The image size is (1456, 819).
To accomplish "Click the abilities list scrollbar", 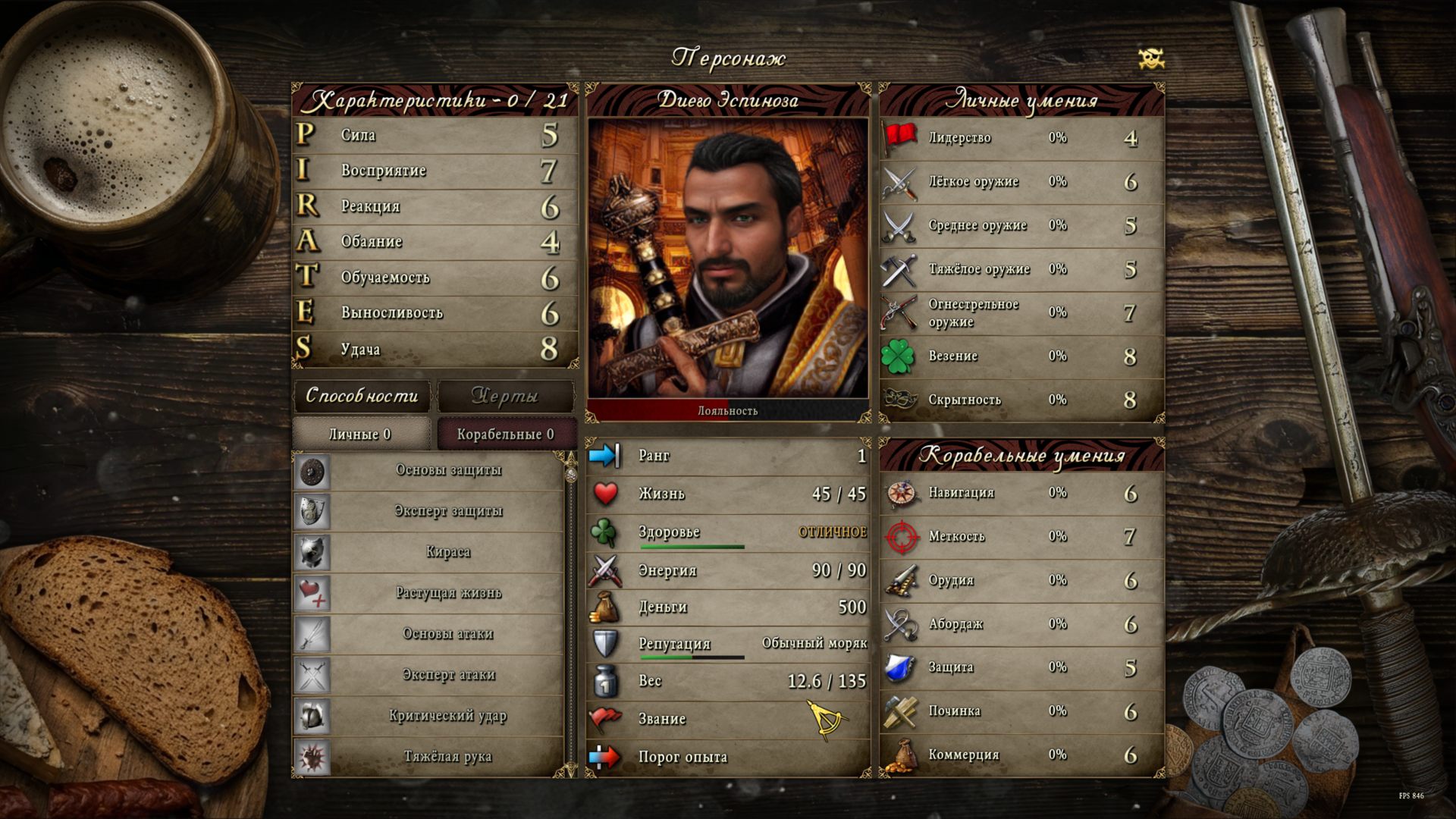I will coord(571,614).
